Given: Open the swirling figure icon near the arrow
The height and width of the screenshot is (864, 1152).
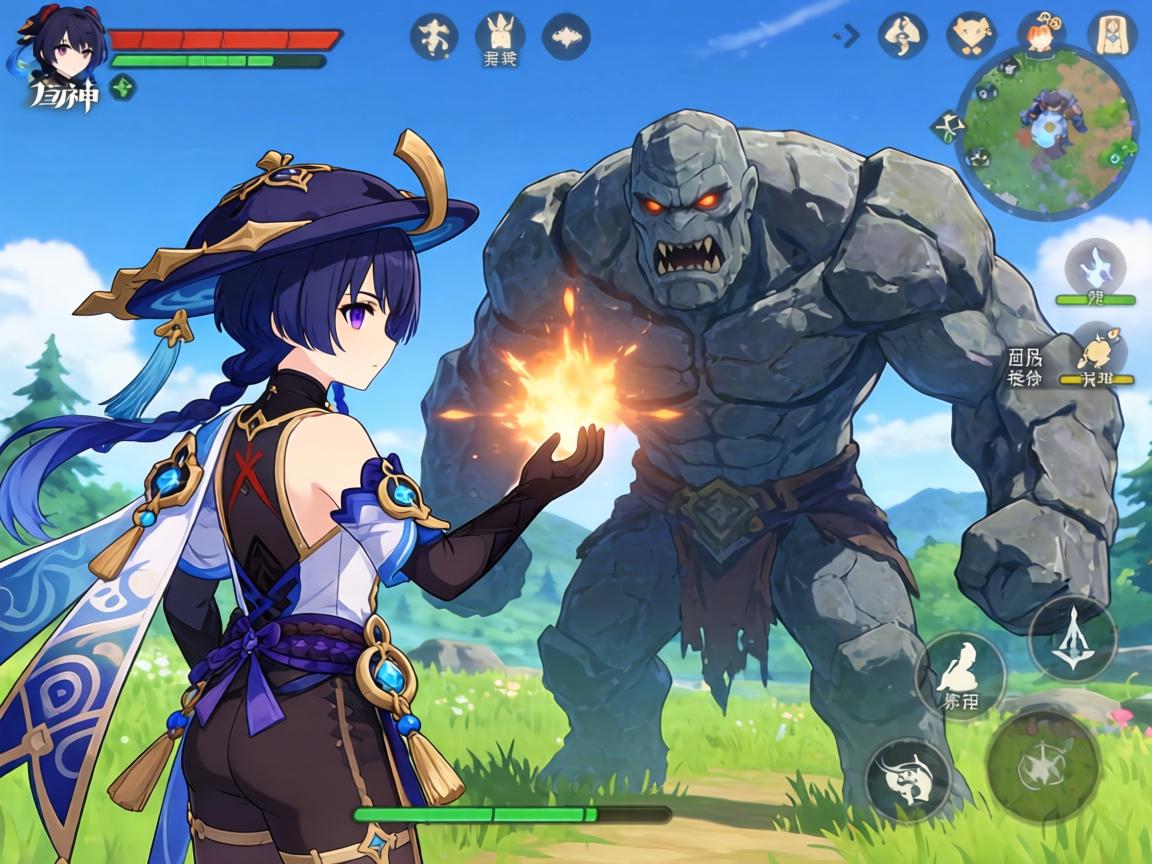Looking at the screenshot, I should pyautogui.click(x=902, y=36).
